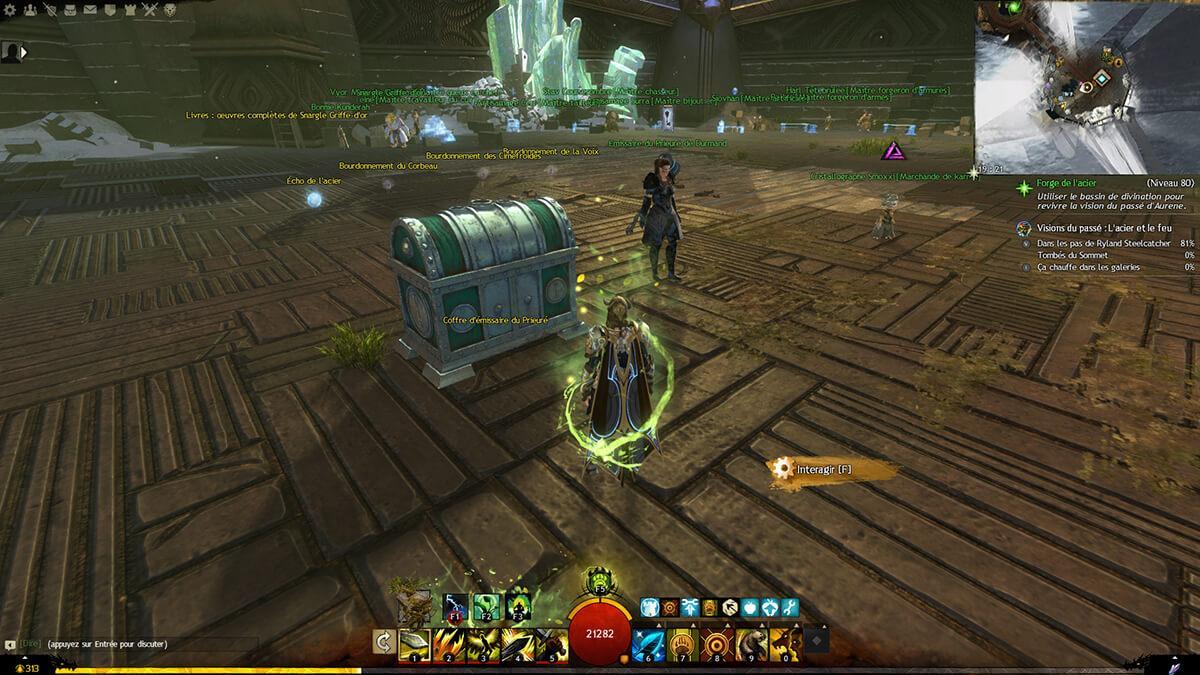Click the minimap
Image resolution: width=1200 pixels, height=675 pixels.
1087,85
